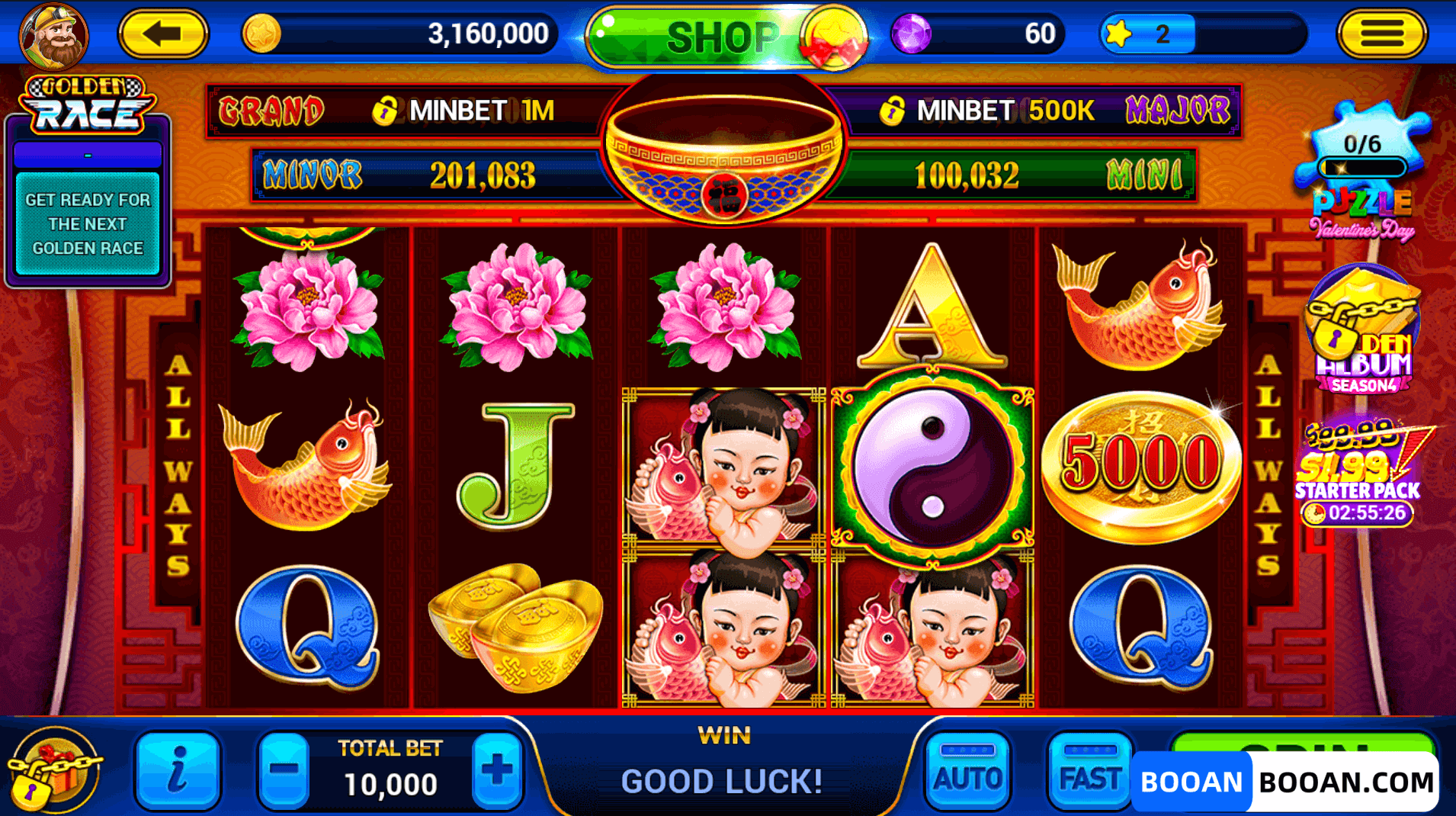Open the paytable info screen
Viewport: 1456px width, 816px height.
[x=177, y=772]
